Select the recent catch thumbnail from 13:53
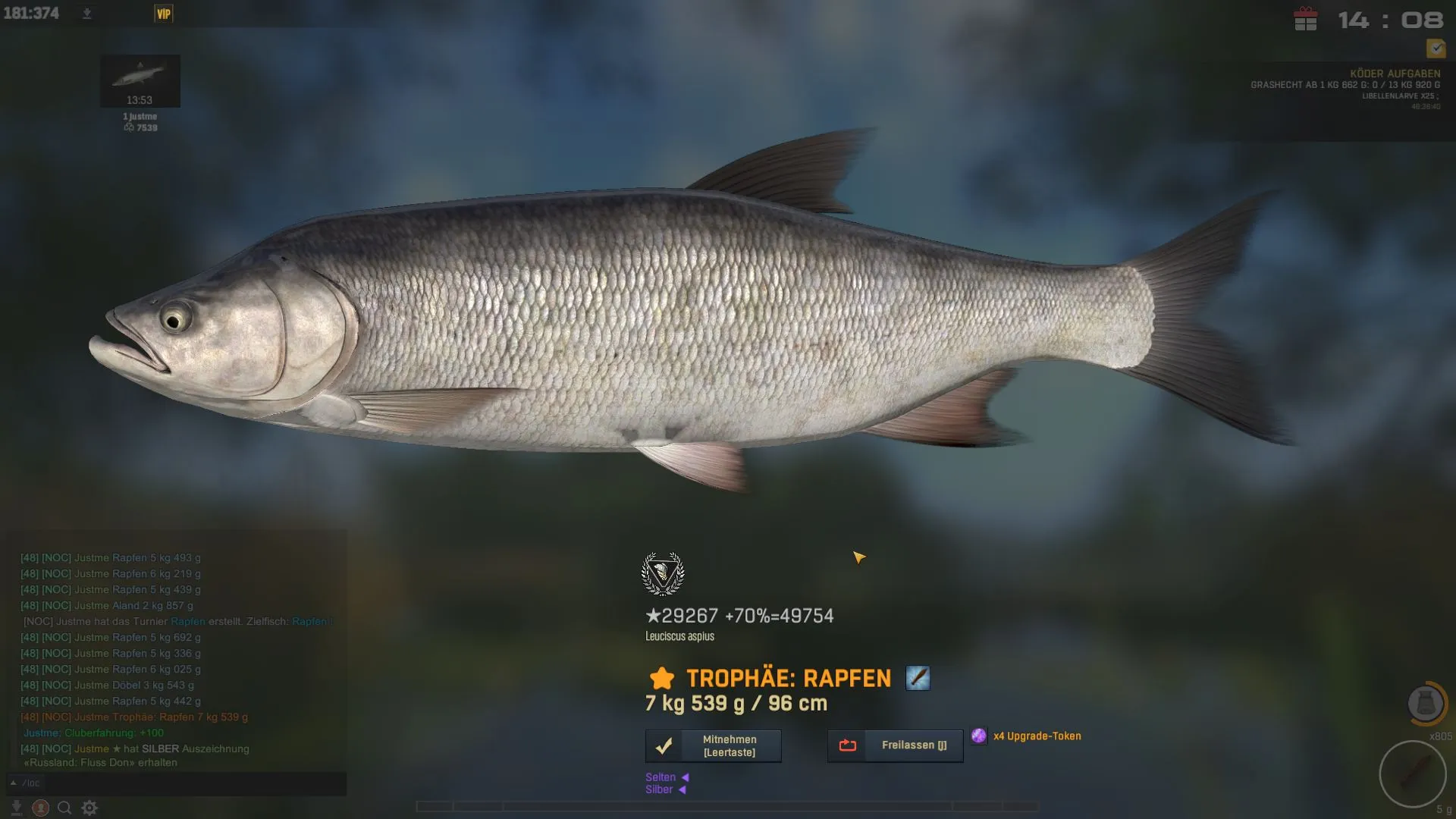Image resolution: width=1456 pixels, height=819 pixels. 140,80
